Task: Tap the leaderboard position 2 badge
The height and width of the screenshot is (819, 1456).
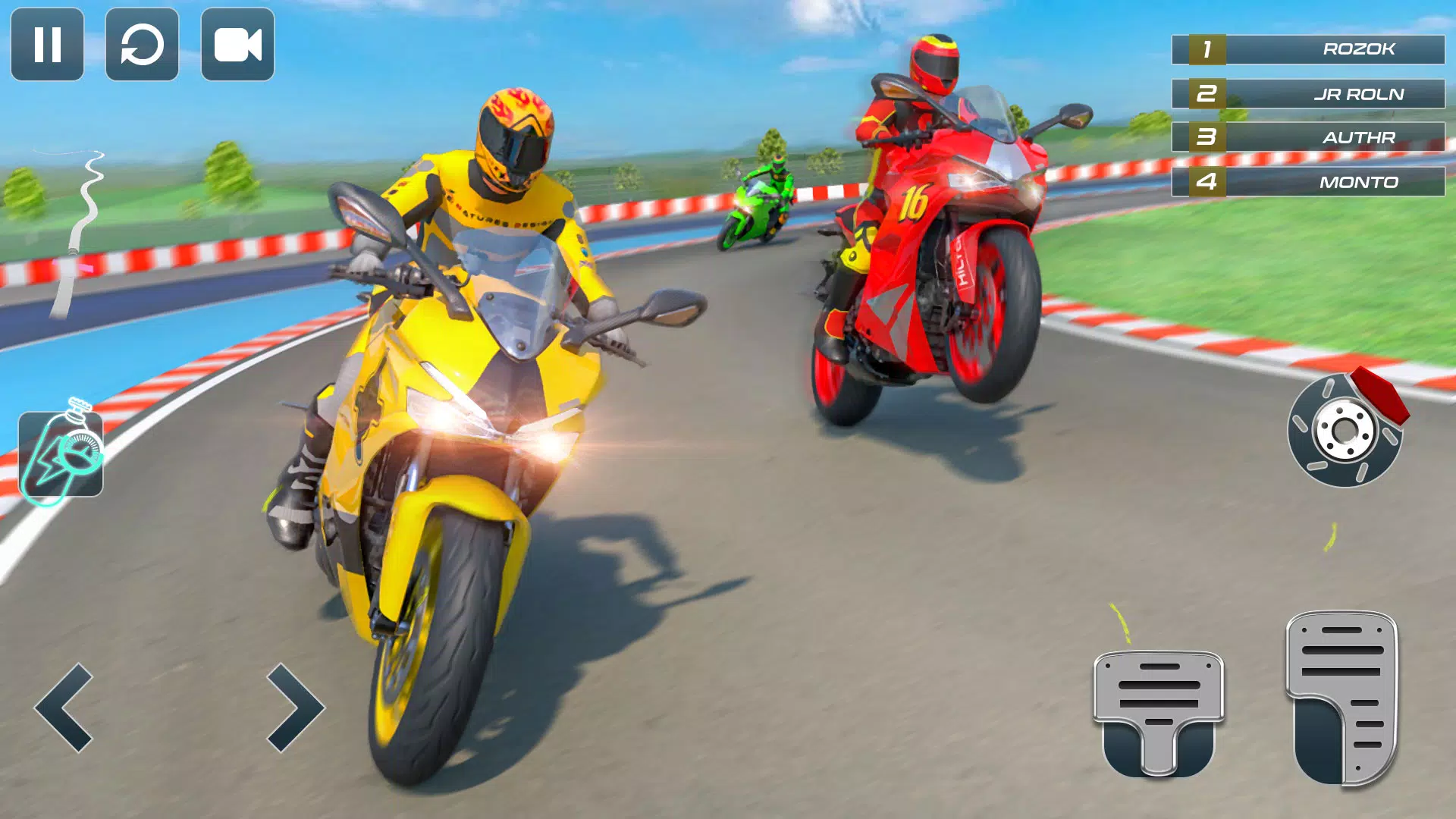Action: point(1207,93)
